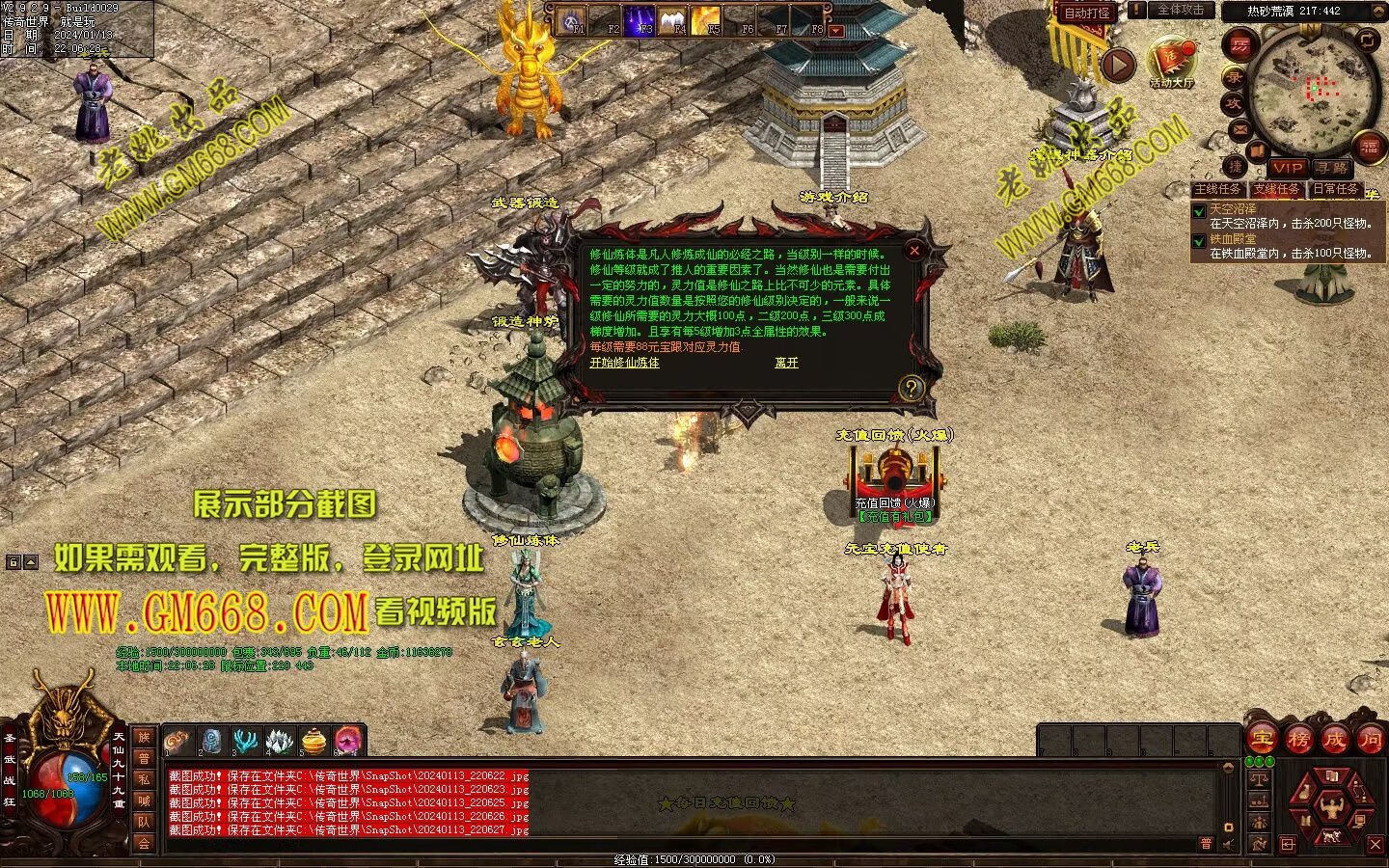Use the golden jar item in hotbar

(313, 741)
